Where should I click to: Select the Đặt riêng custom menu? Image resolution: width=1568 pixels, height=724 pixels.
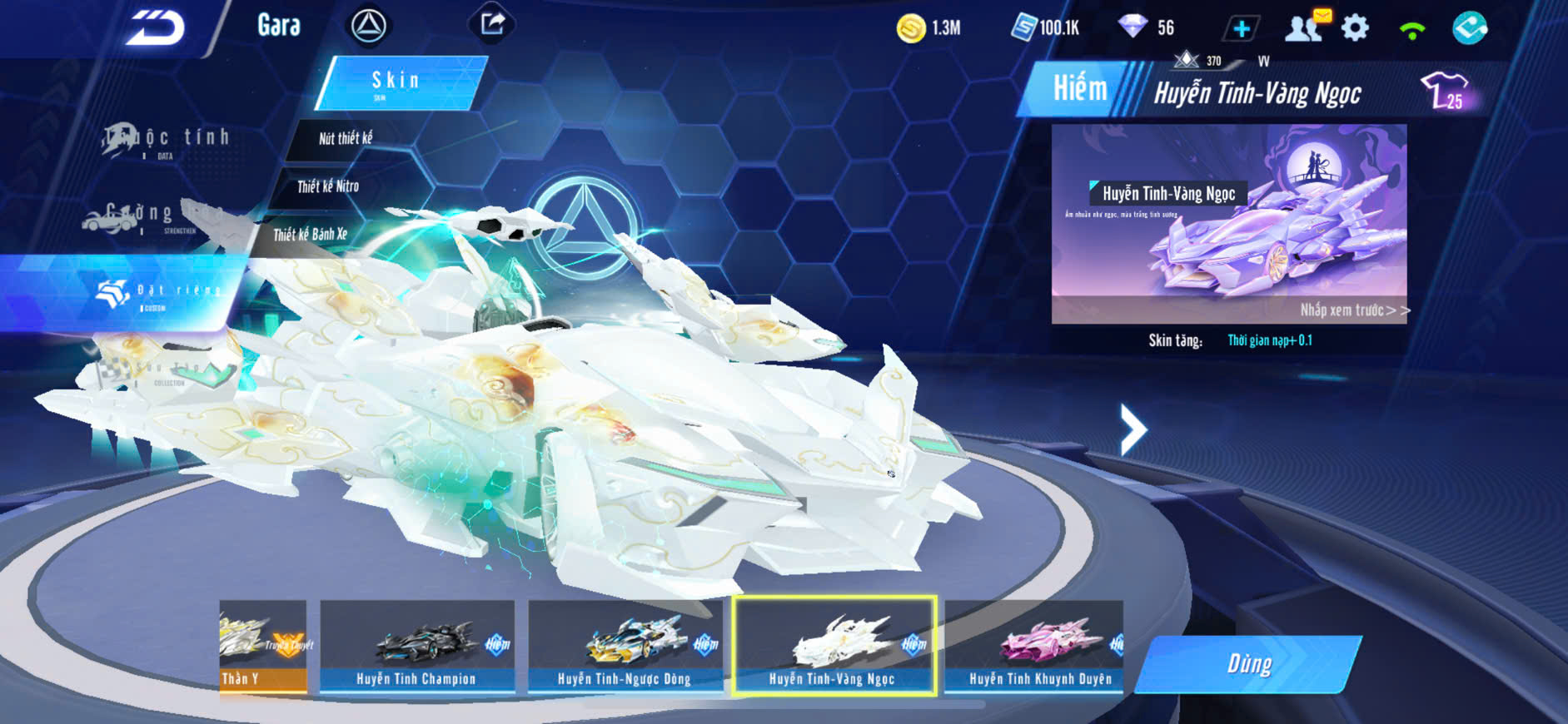pos(158,293)
